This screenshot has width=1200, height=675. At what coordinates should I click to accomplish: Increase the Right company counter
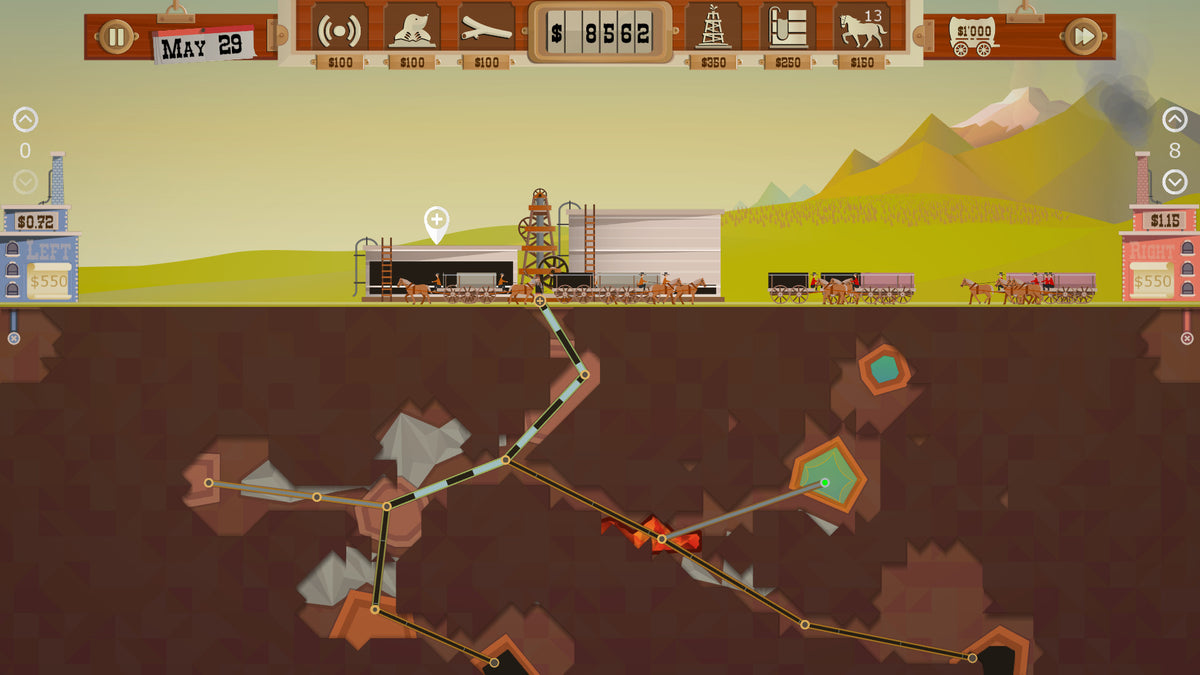coord(1175,121)
